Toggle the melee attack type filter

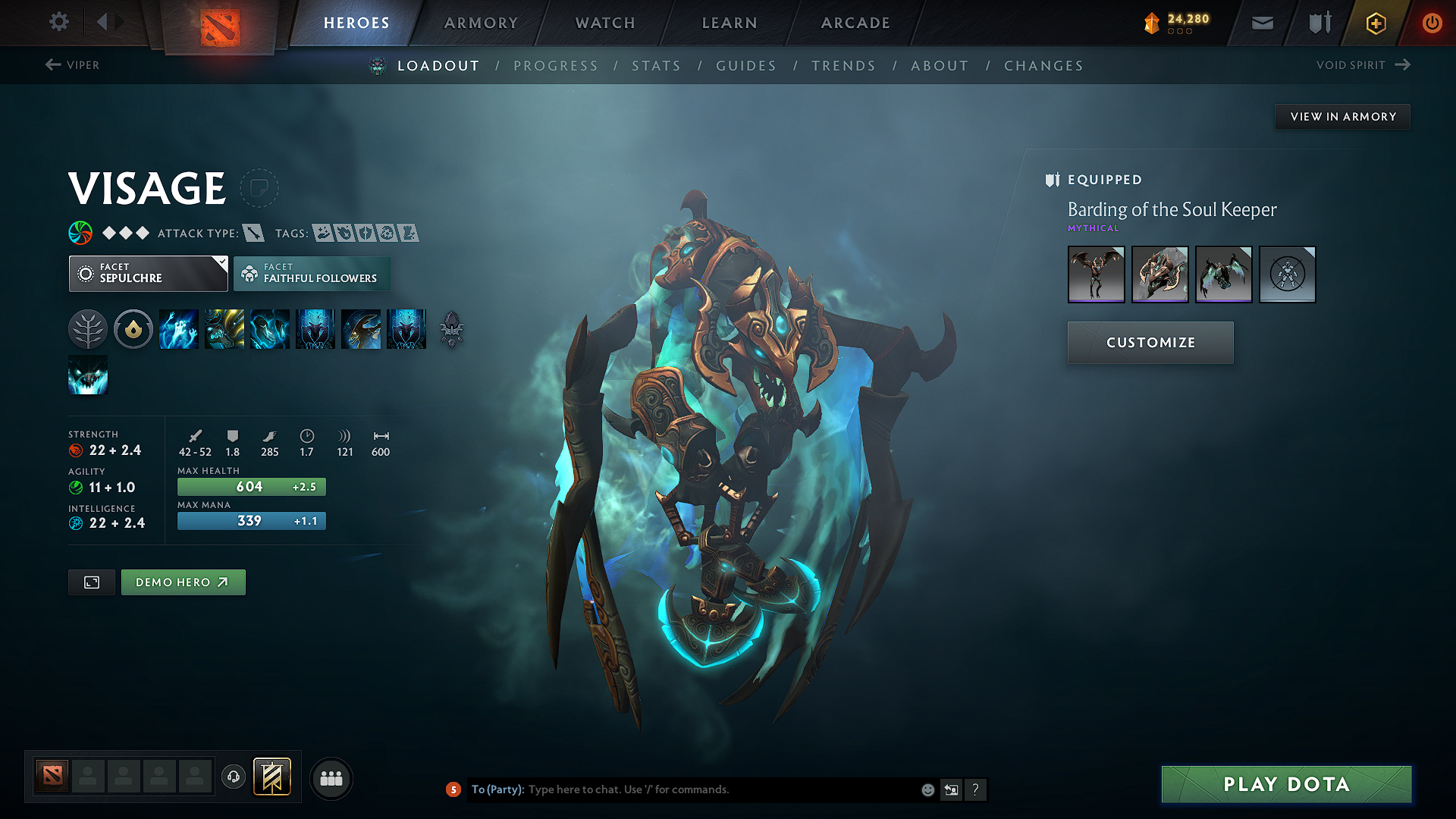(253, 233)
